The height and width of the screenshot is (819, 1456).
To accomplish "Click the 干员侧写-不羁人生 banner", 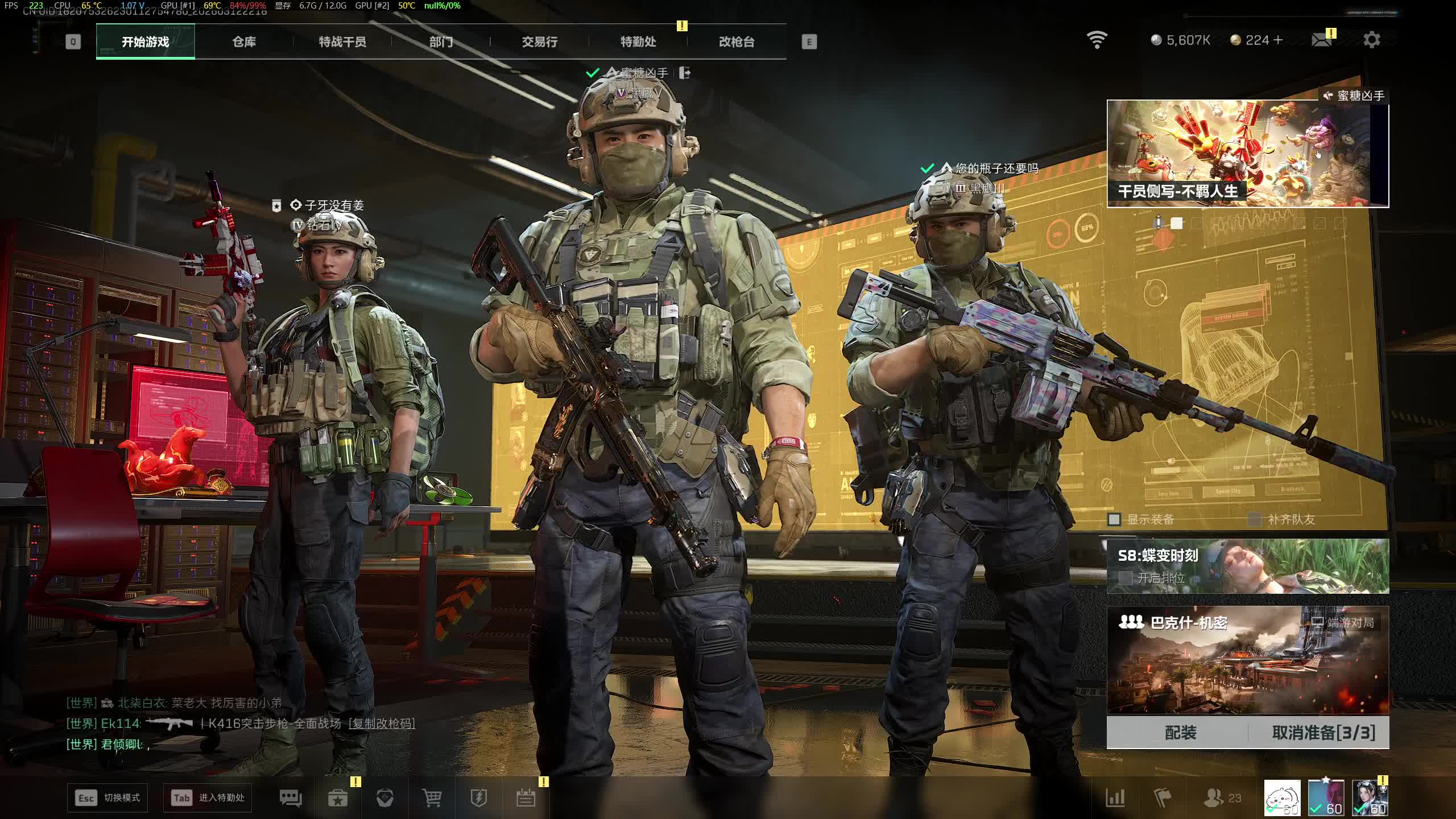I will coord(1247,154).
